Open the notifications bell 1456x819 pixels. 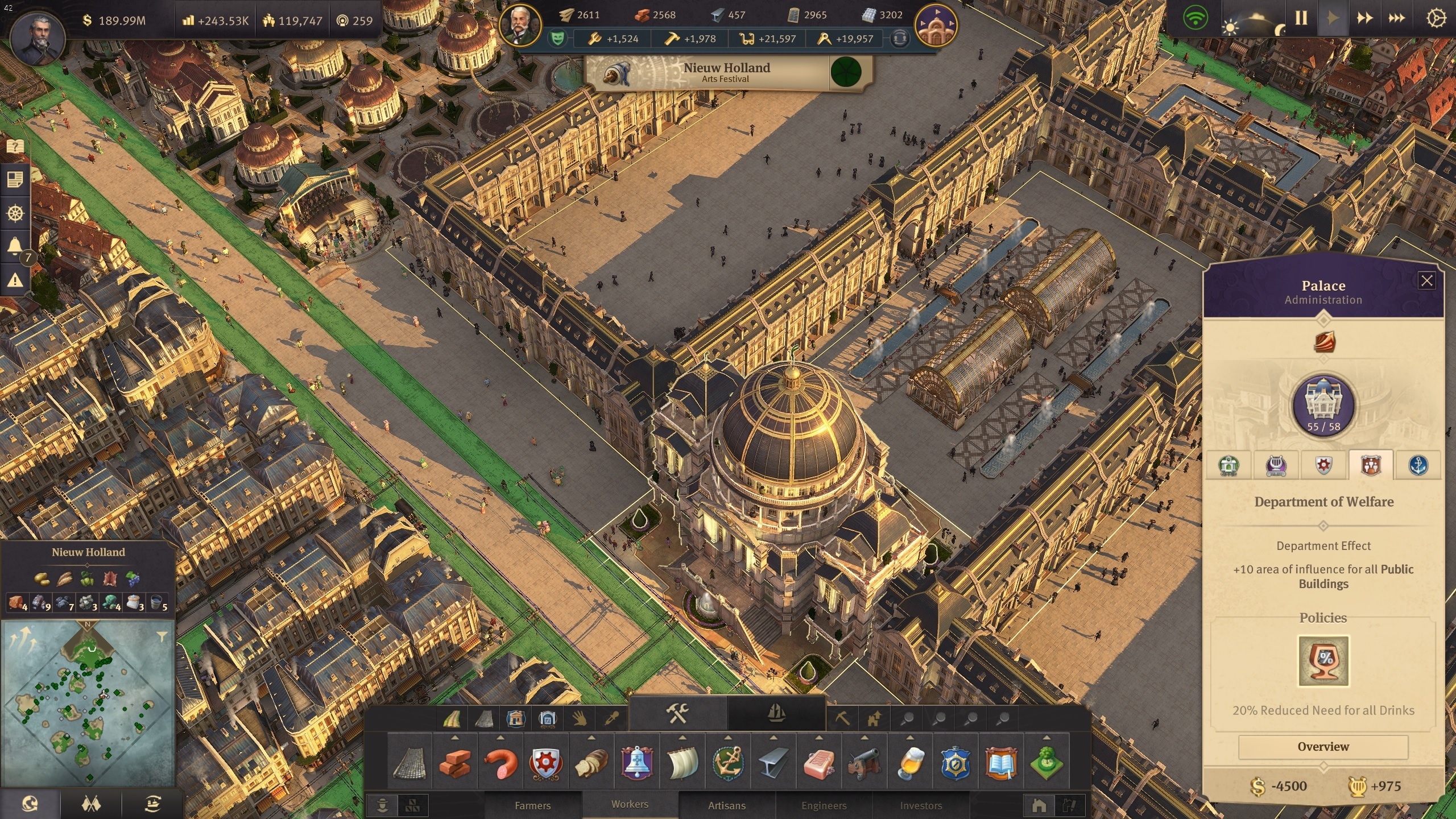[x=15, y=246]
